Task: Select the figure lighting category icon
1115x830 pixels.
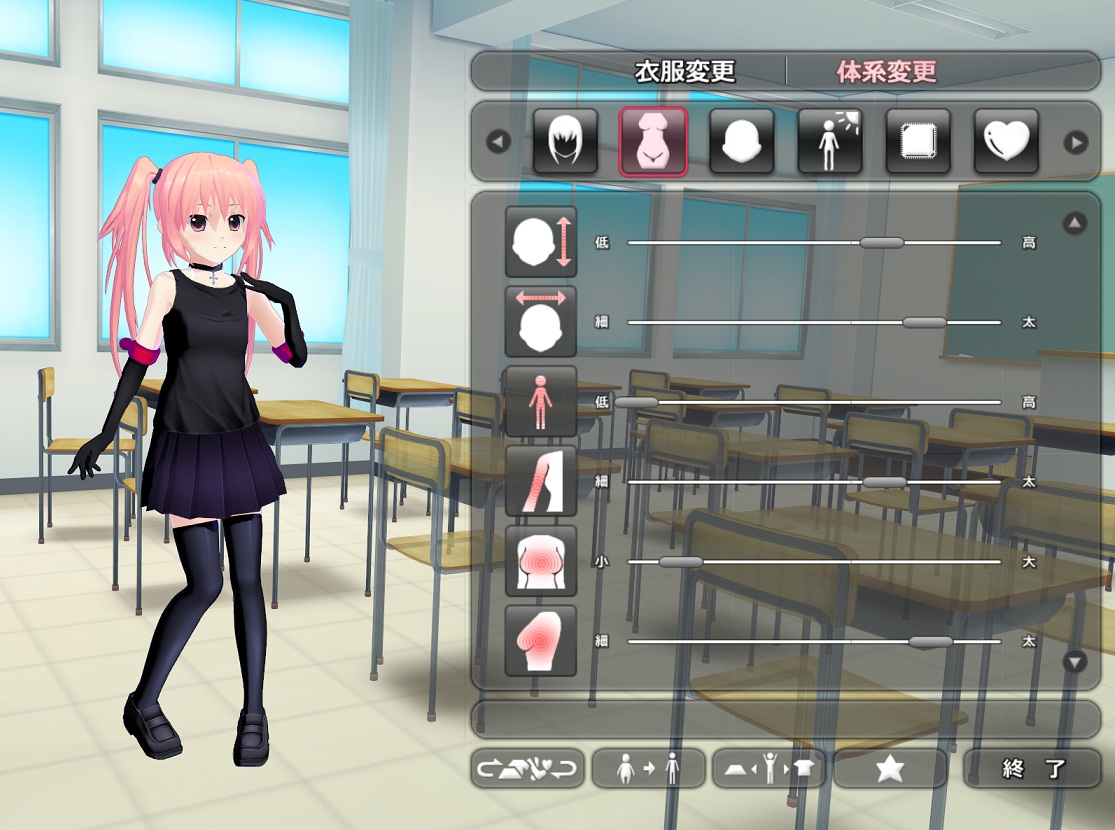Action: click(x=829, y=142)
